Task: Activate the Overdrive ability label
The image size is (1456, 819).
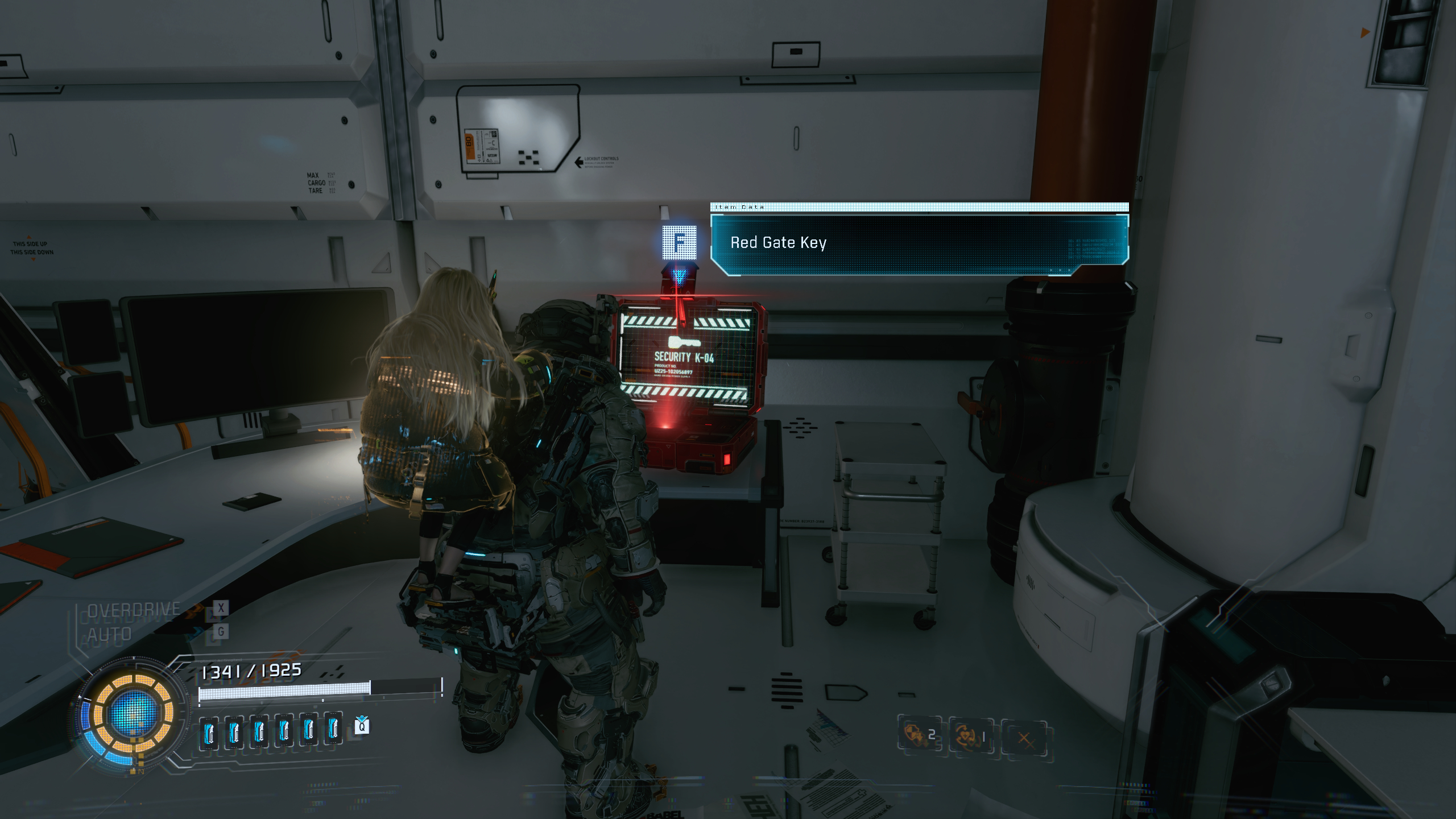Action: (134, 610)
